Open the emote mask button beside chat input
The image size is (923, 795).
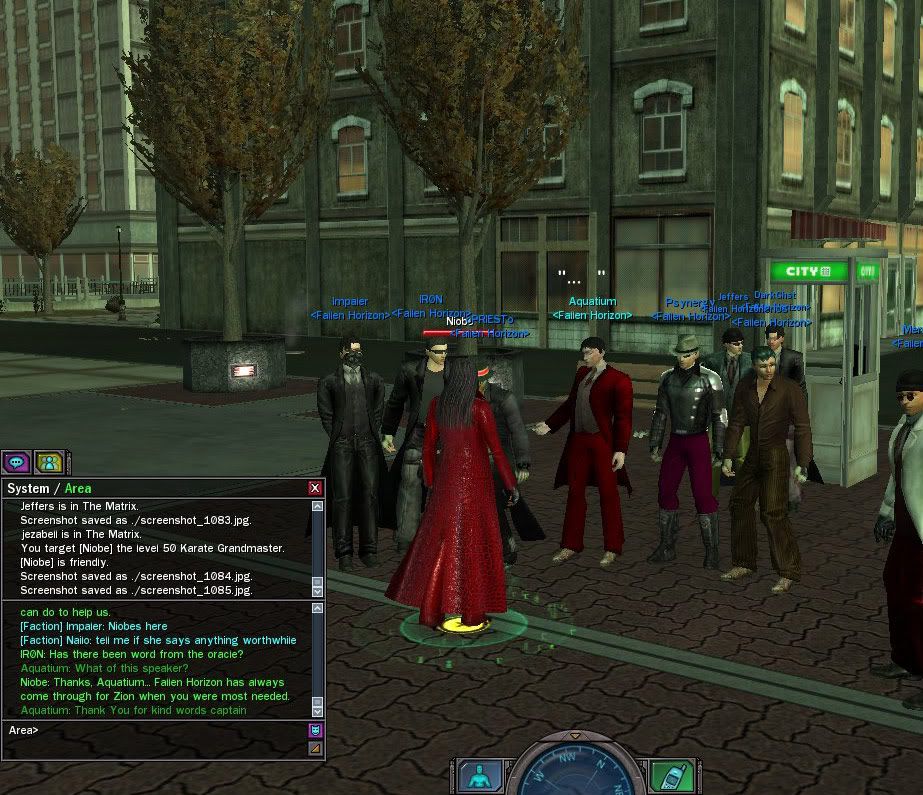click(316, 730)
